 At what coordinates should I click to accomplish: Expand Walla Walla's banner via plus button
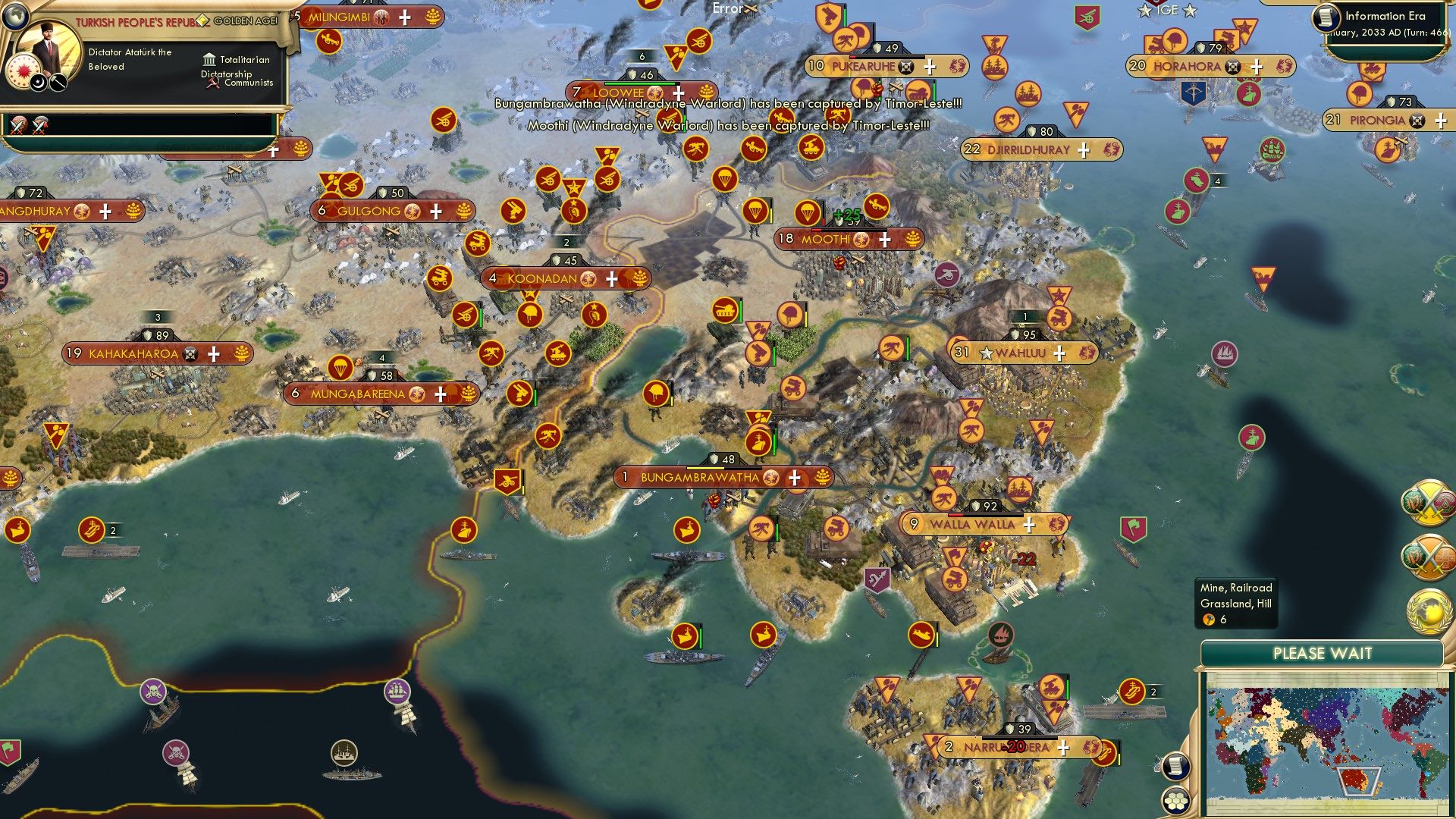(x=1029, y=523)
